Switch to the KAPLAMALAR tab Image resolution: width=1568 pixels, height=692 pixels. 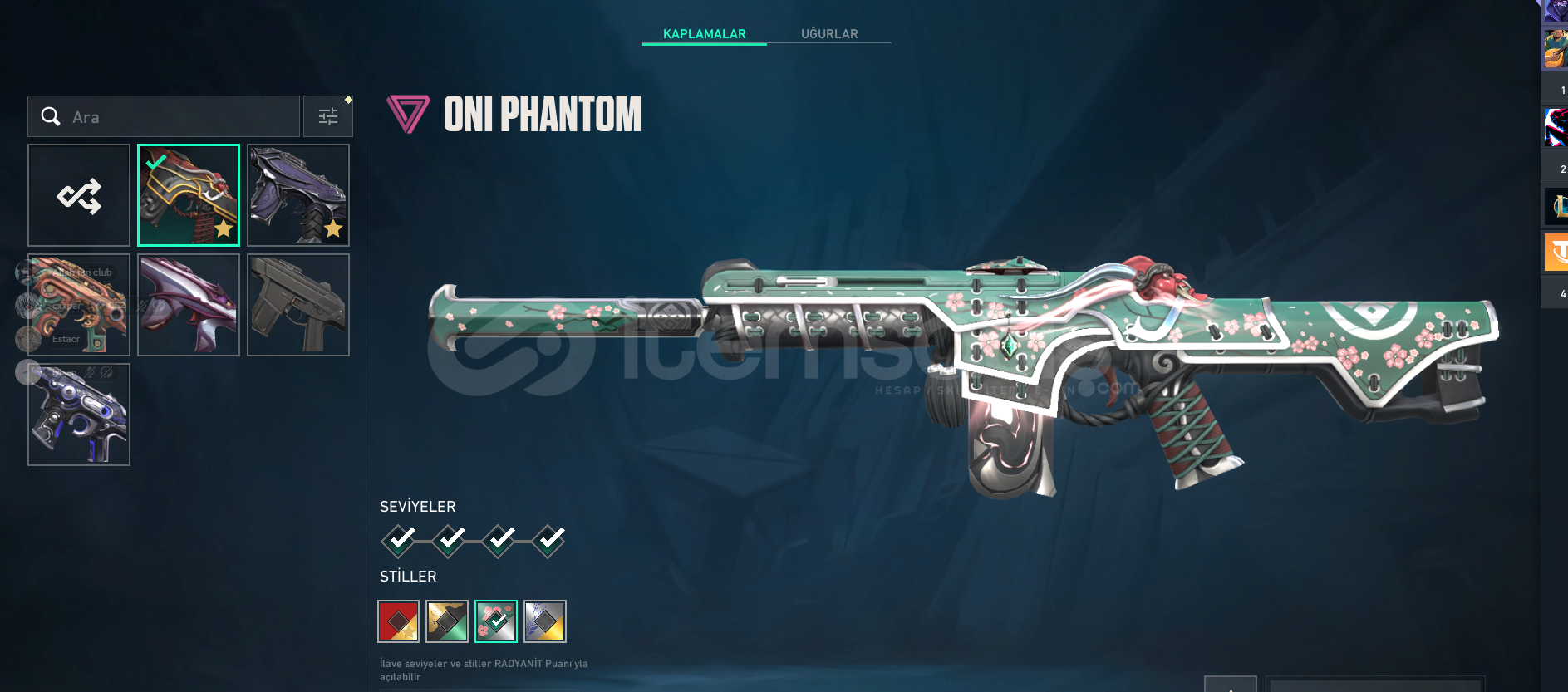[704, 34]
